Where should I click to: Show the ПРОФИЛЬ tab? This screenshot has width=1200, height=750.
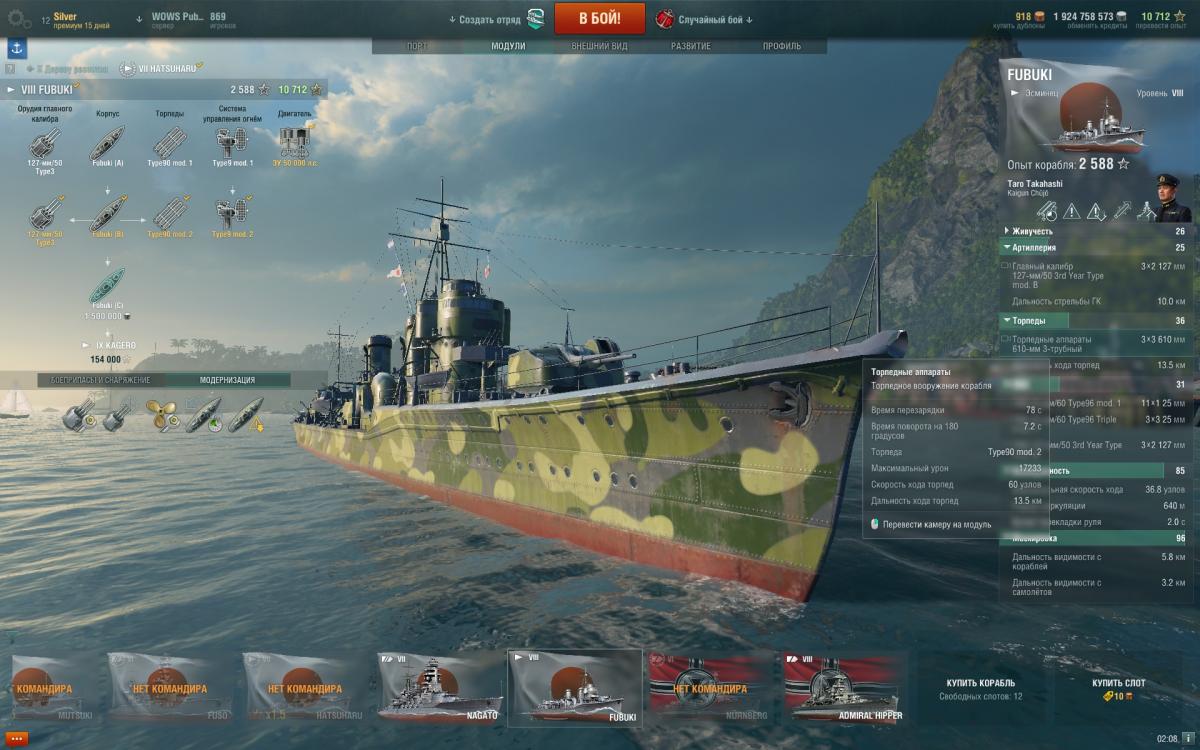[781, 46]
